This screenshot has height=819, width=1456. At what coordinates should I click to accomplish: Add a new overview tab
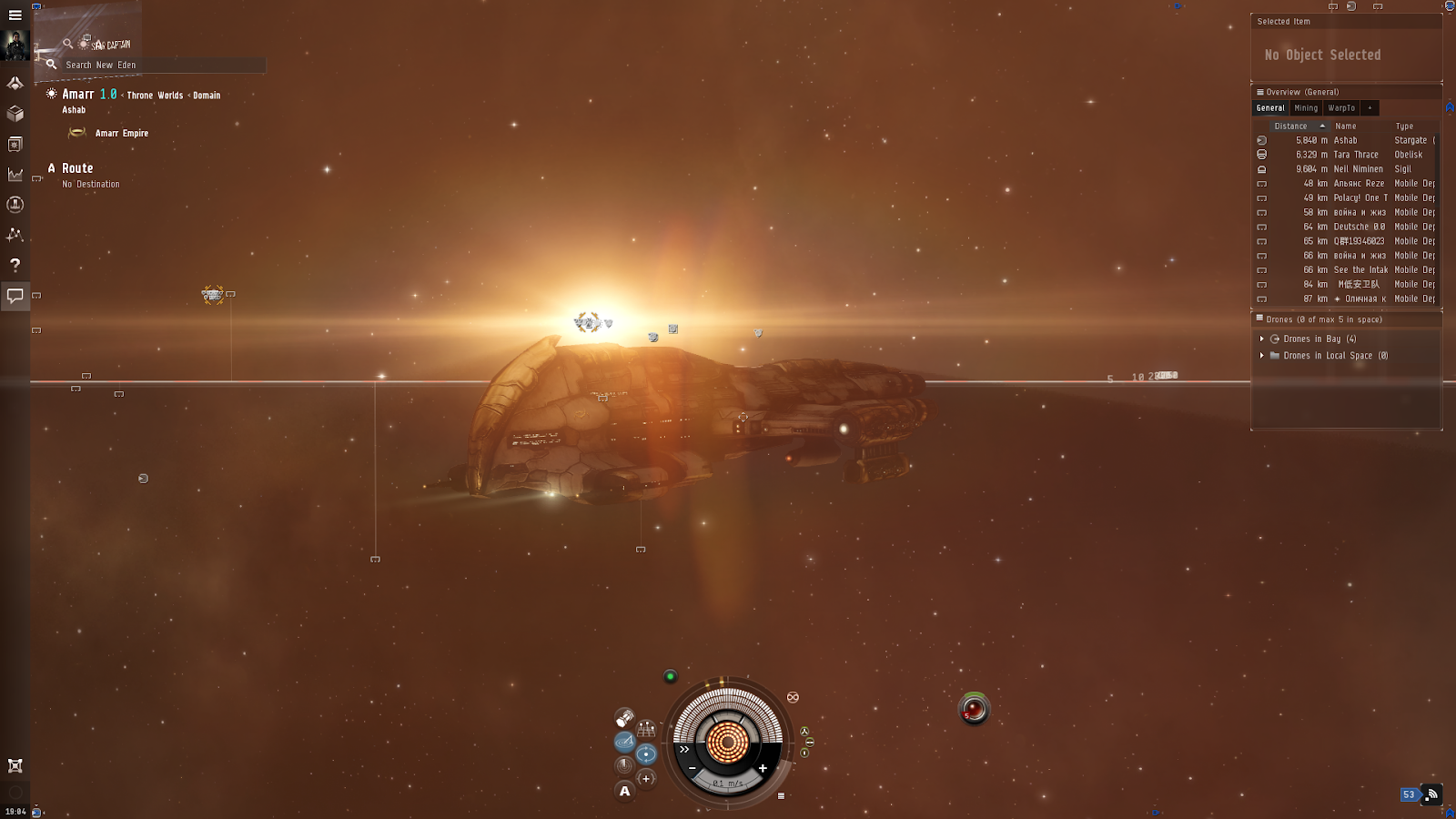coord(1370,107)
